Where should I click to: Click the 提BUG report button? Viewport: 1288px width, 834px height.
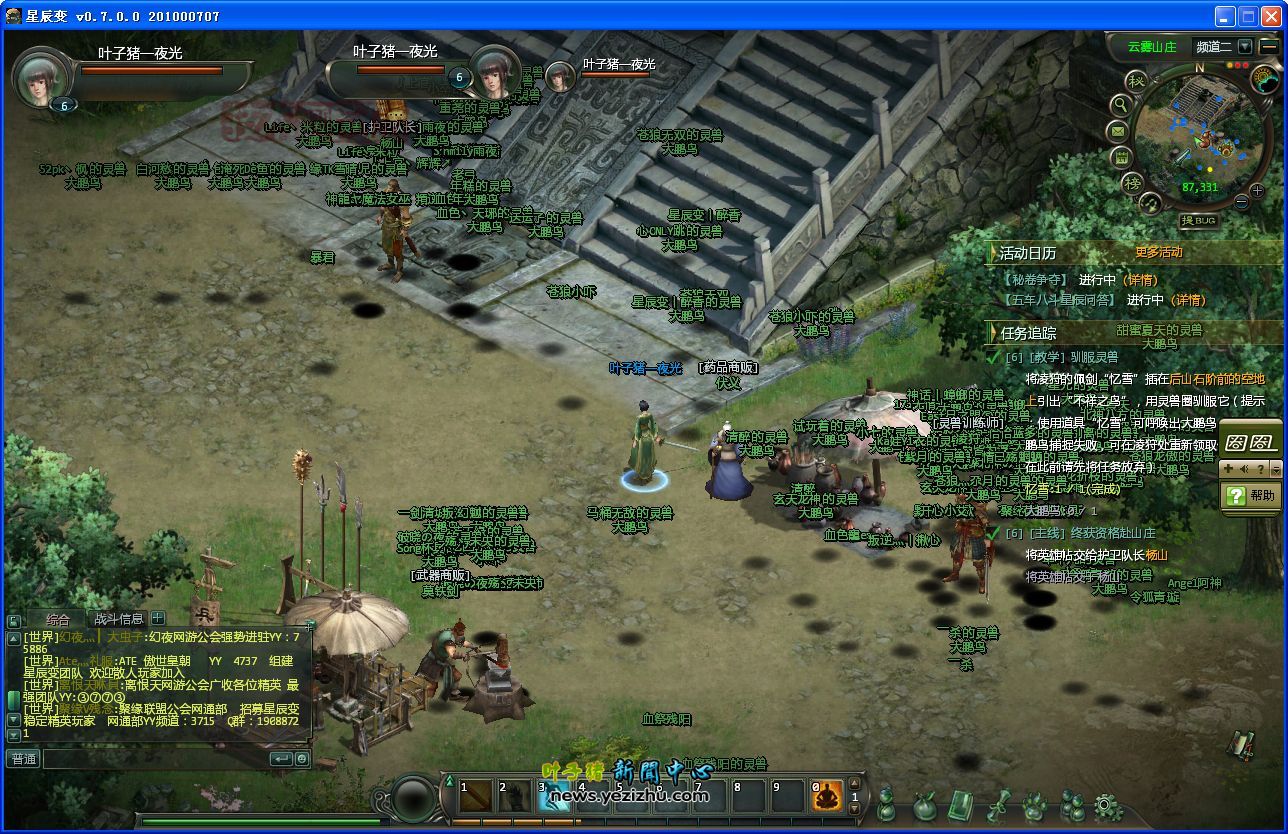click(x=1198, y=220)
